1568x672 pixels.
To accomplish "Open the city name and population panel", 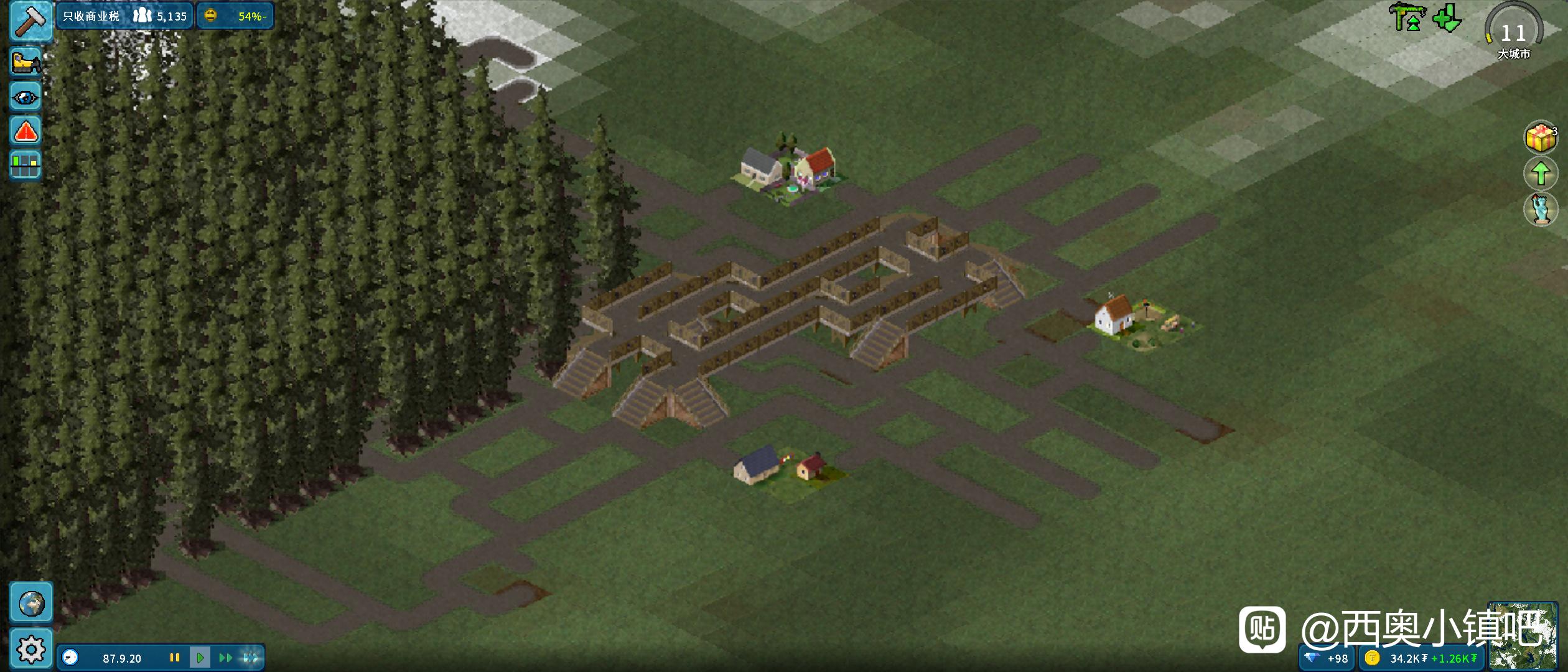I will pyautogui.click(x=124, y=16).
